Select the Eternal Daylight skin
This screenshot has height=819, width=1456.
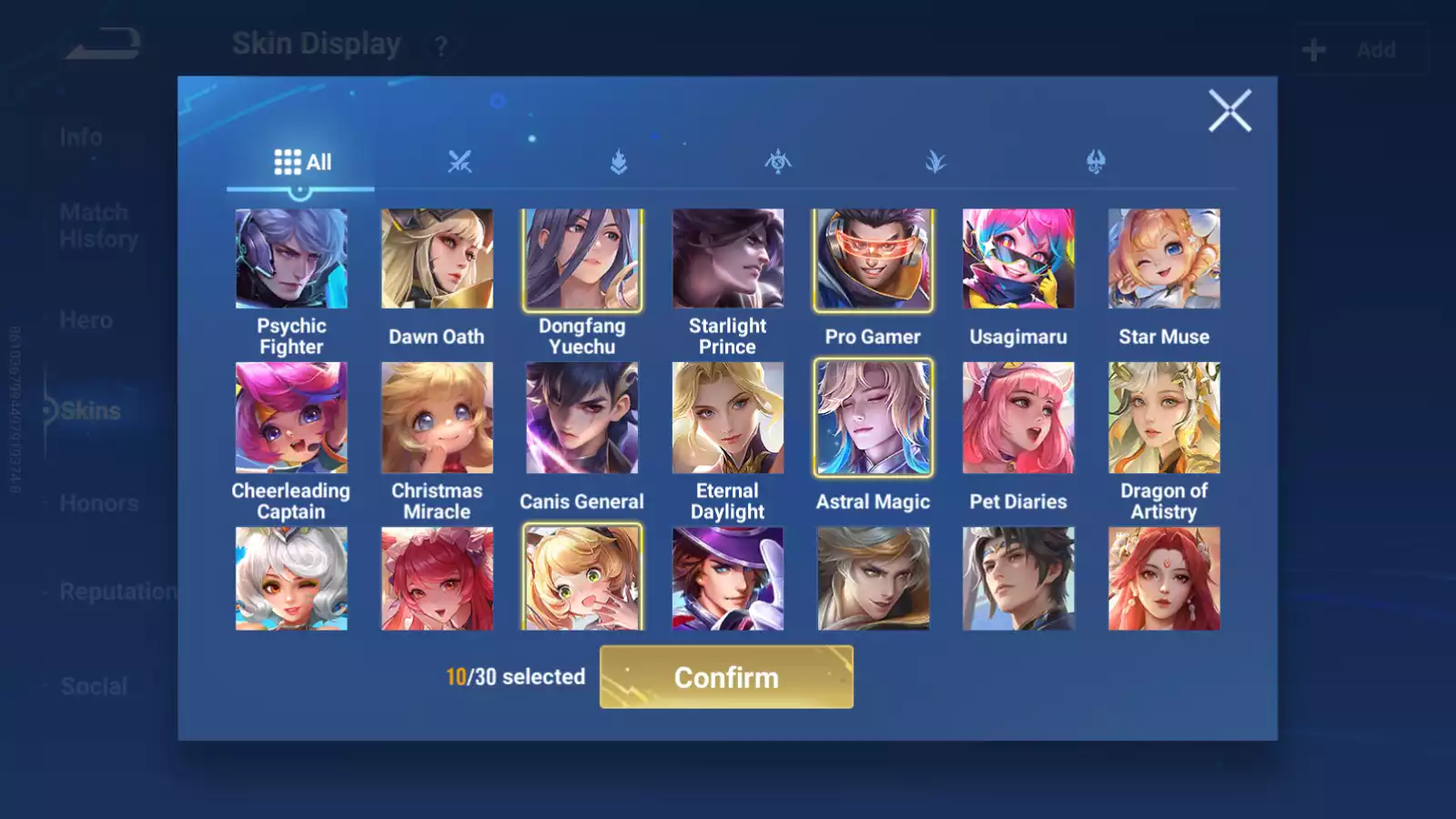[728, 418]
